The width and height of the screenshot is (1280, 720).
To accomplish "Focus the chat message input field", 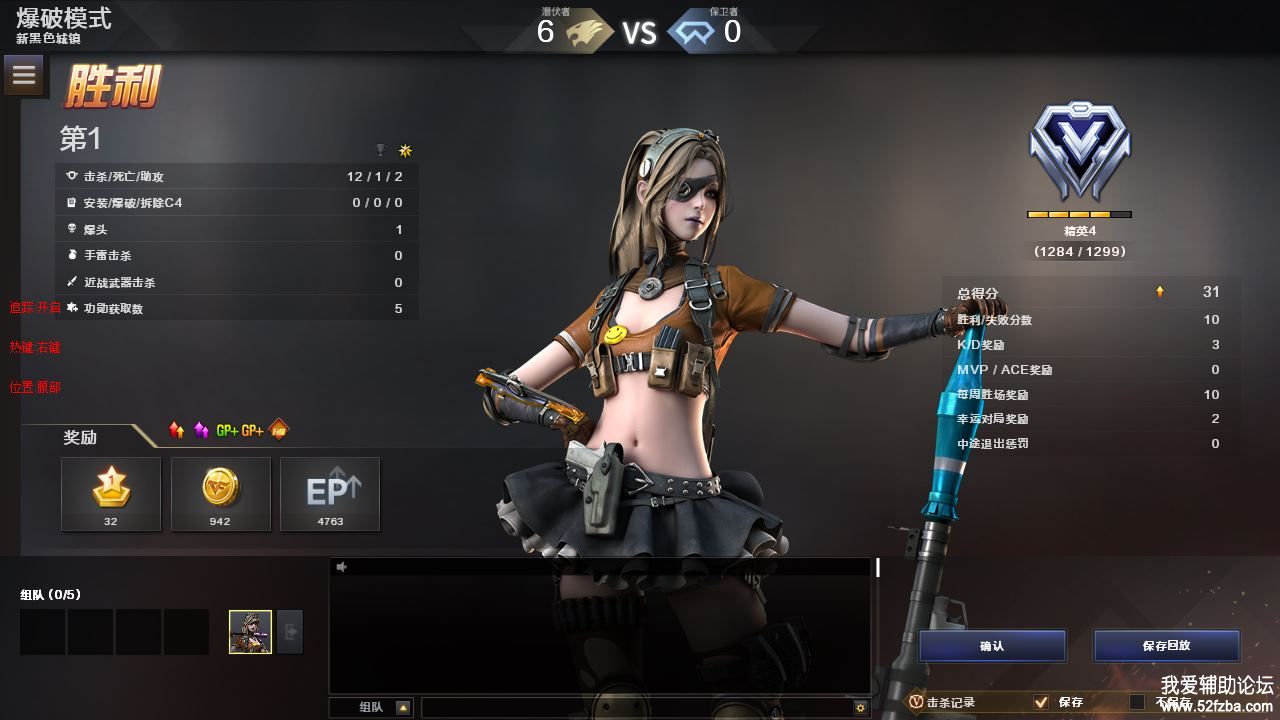I will coord(635,708).
